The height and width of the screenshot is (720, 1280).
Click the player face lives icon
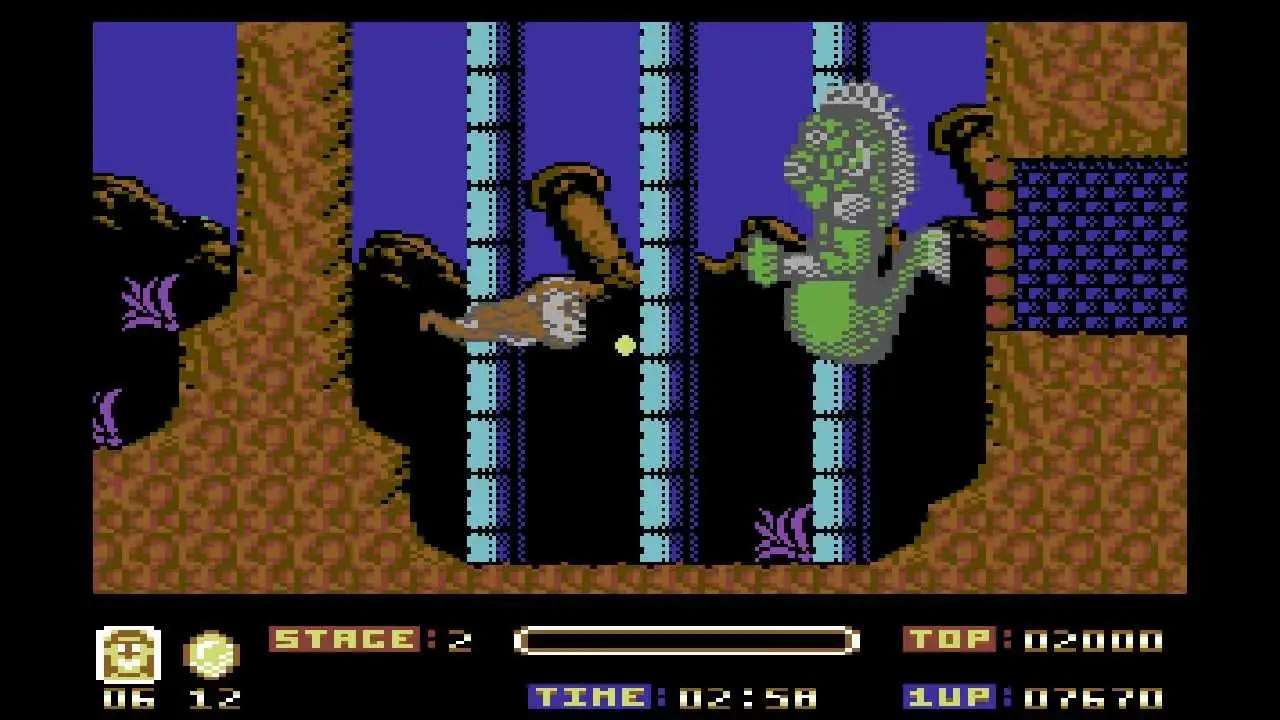point(128,655)
